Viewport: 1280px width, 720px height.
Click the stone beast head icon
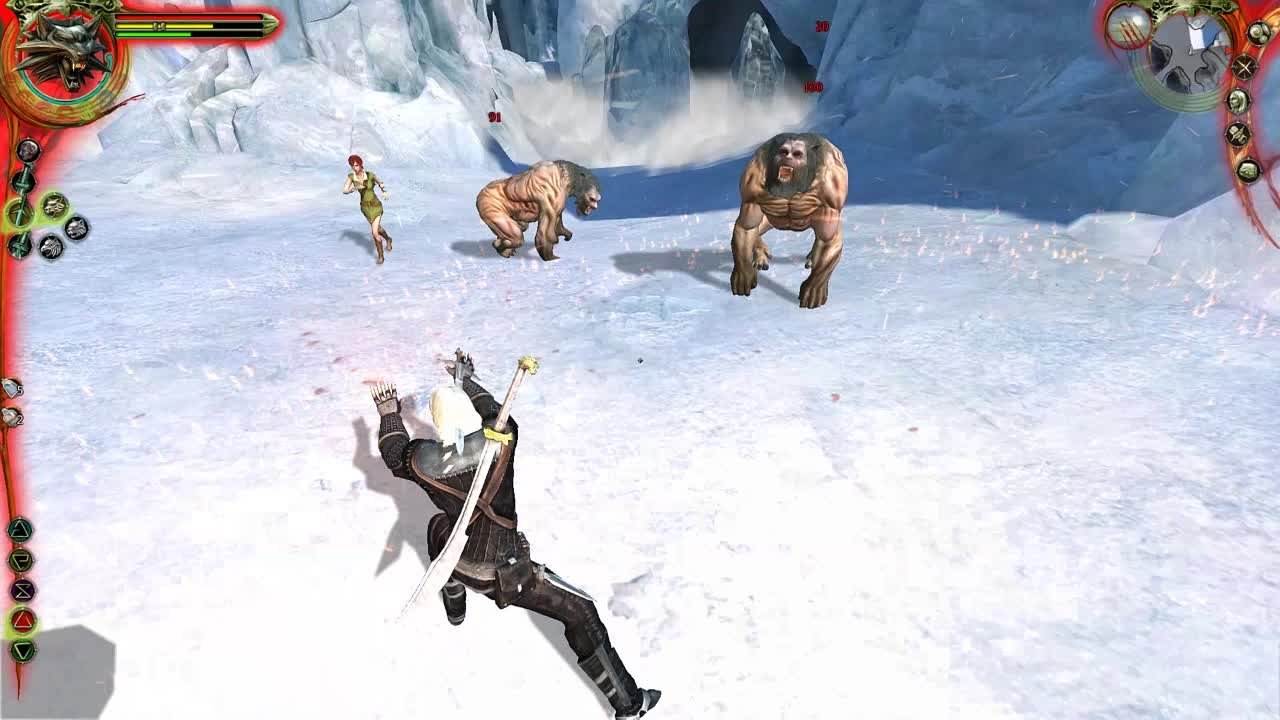[1248, 170]
